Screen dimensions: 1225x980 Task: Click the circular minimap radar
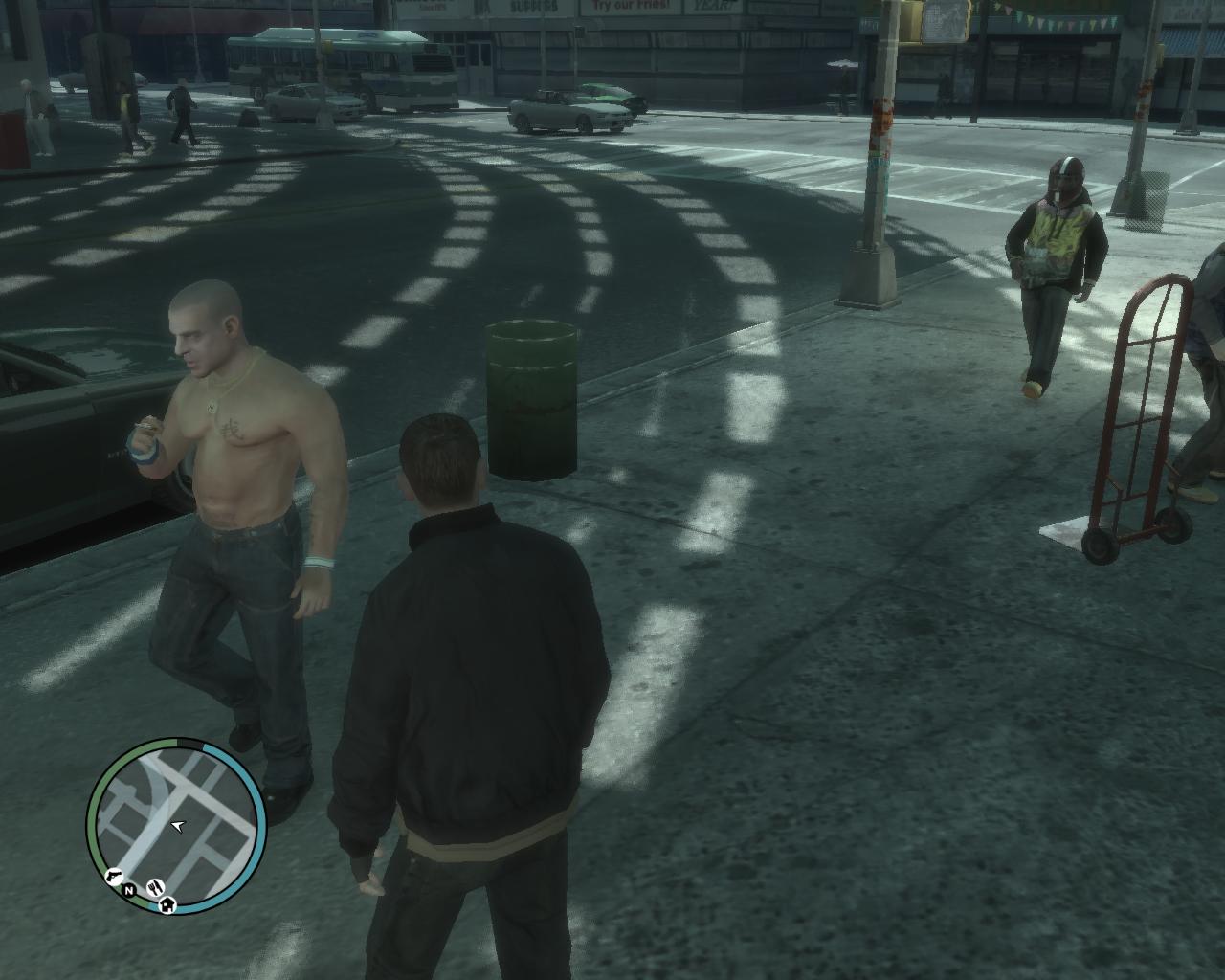click(176, 825)
